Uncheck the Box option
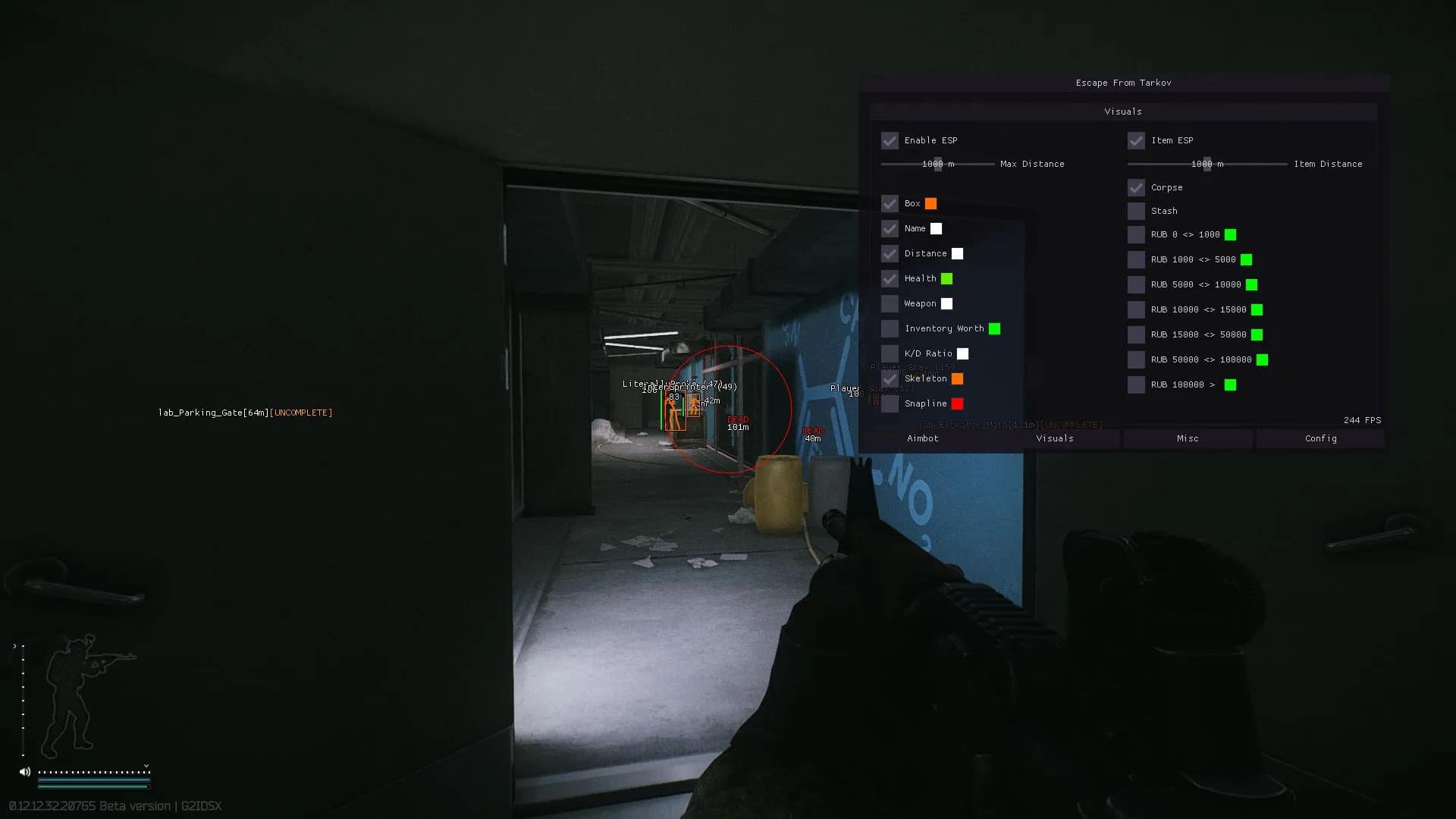The image size is (1456, 819). 890,204
